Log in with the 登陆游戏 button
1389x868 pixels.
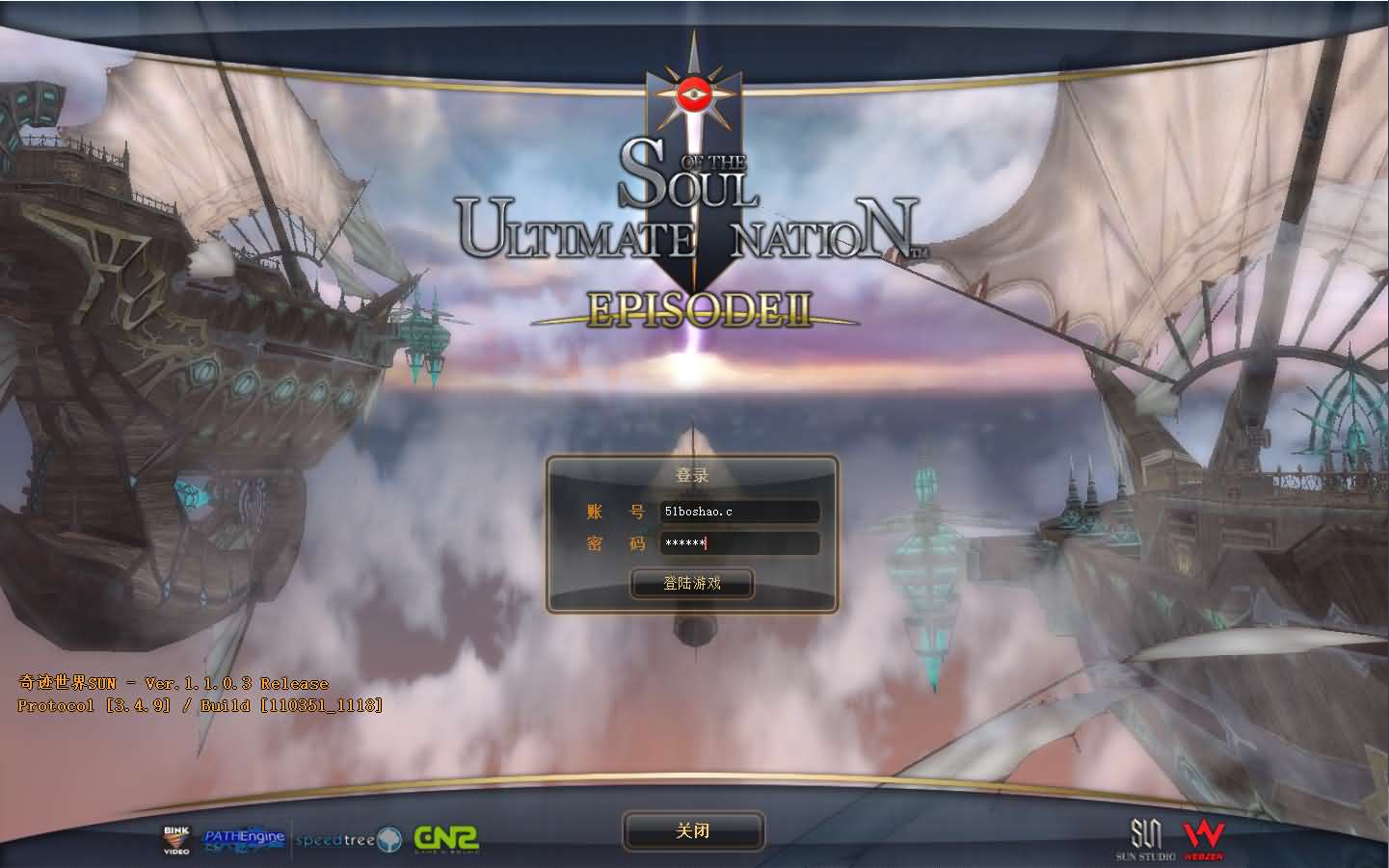point(692,583)
